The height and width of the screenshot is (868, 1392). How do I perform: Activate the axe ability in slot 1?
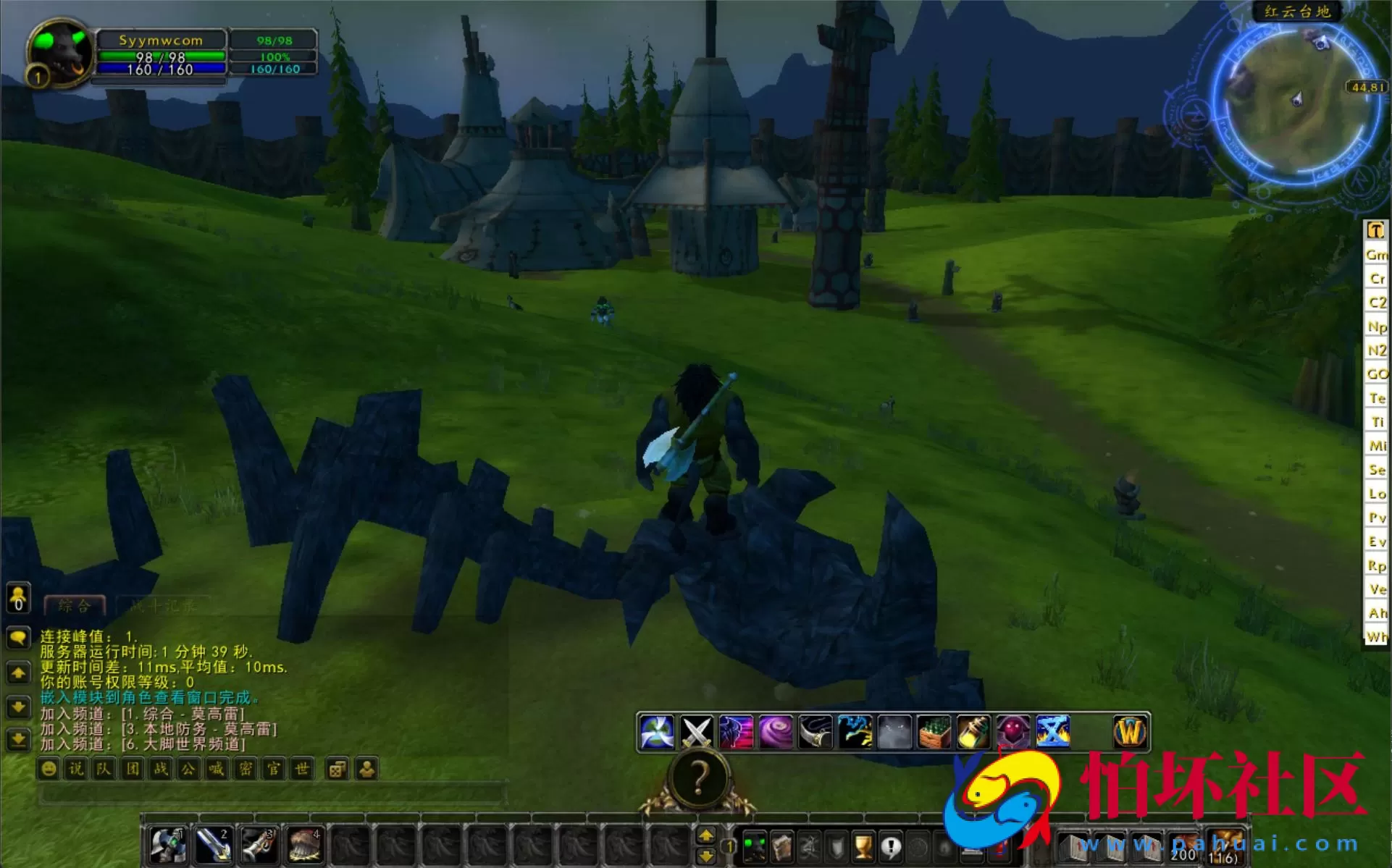pyautogui.click(x=168, y=845)
